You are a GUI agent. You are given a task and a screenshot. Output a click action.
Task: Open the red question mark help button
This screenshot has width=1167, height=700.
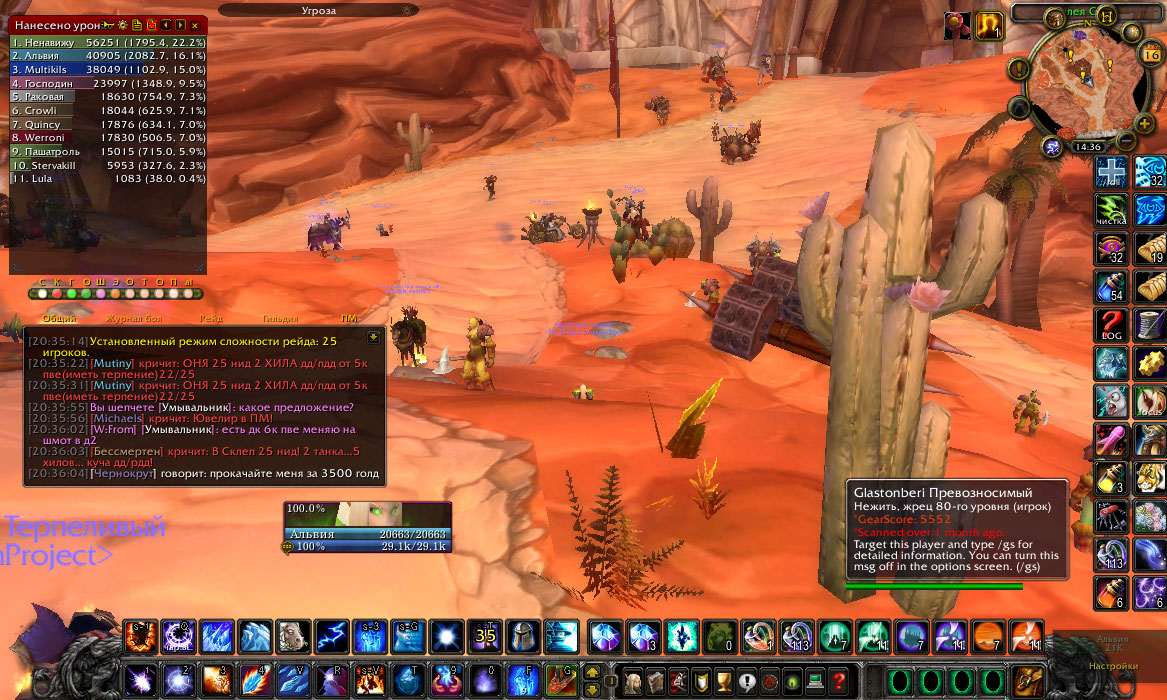[839, 681]
